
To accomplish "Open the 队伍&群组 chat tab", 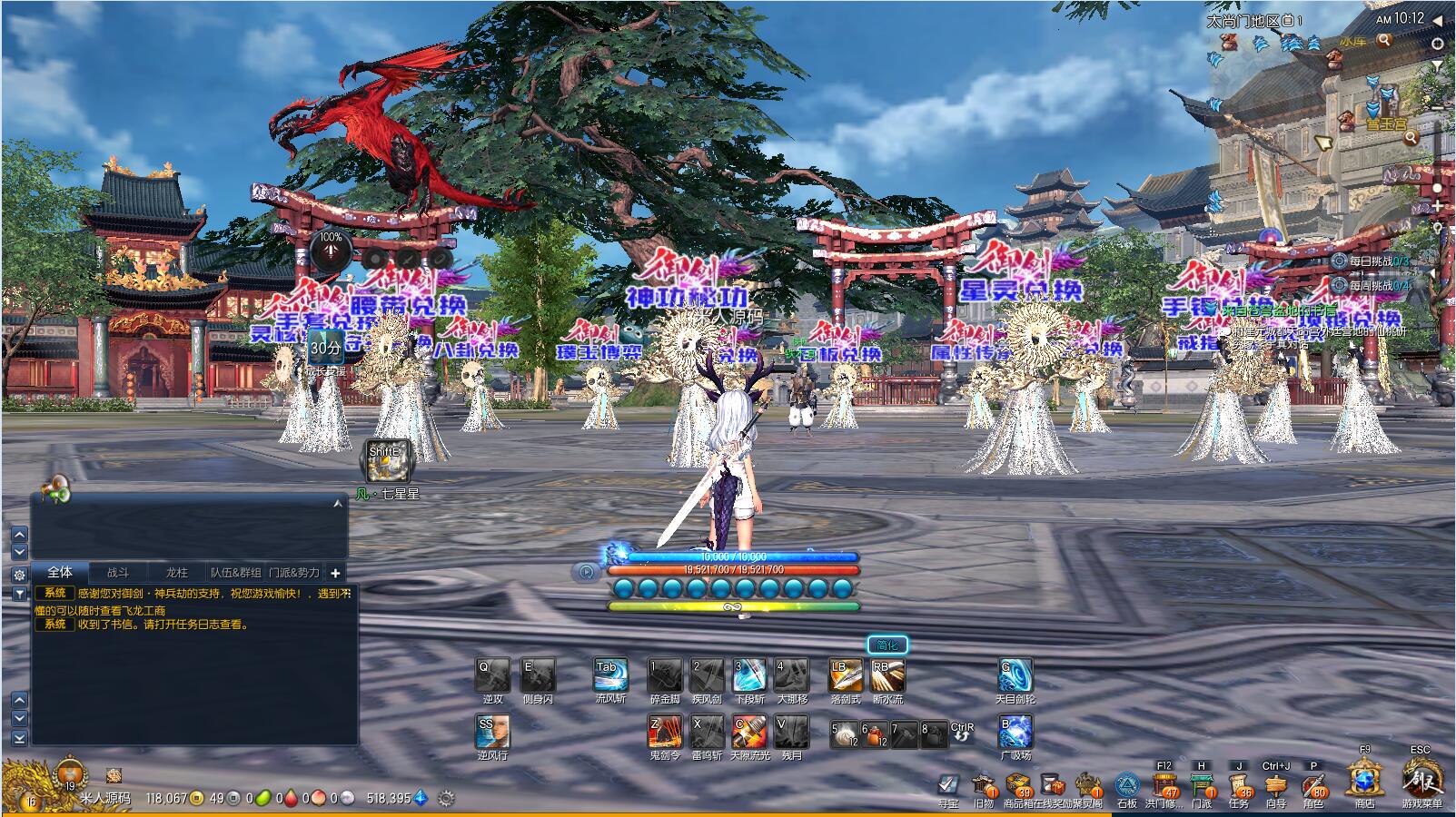I will (x=236, y=573).
